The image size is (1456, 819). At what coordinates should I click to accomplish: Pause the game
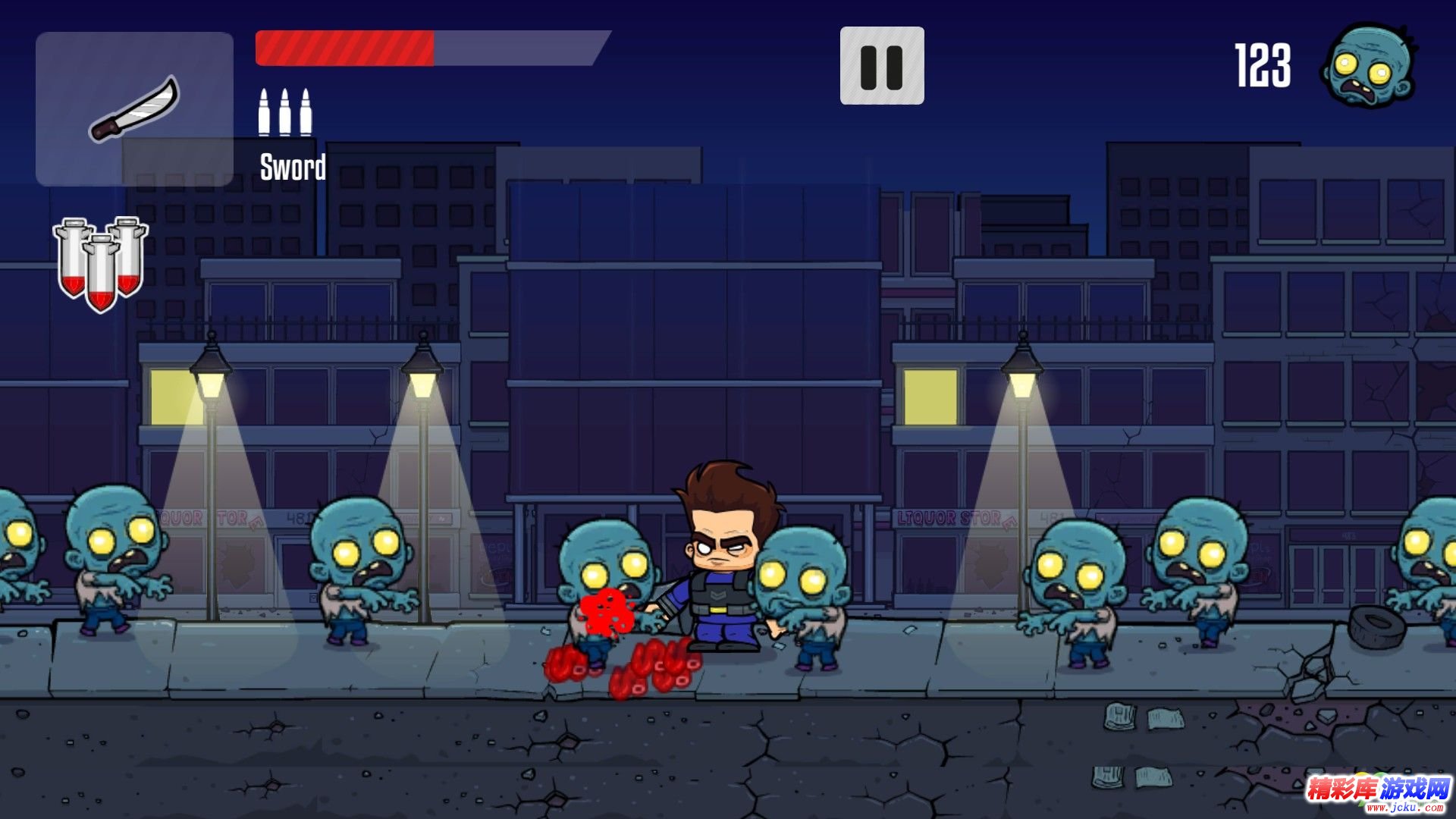[x=881, y=66]
